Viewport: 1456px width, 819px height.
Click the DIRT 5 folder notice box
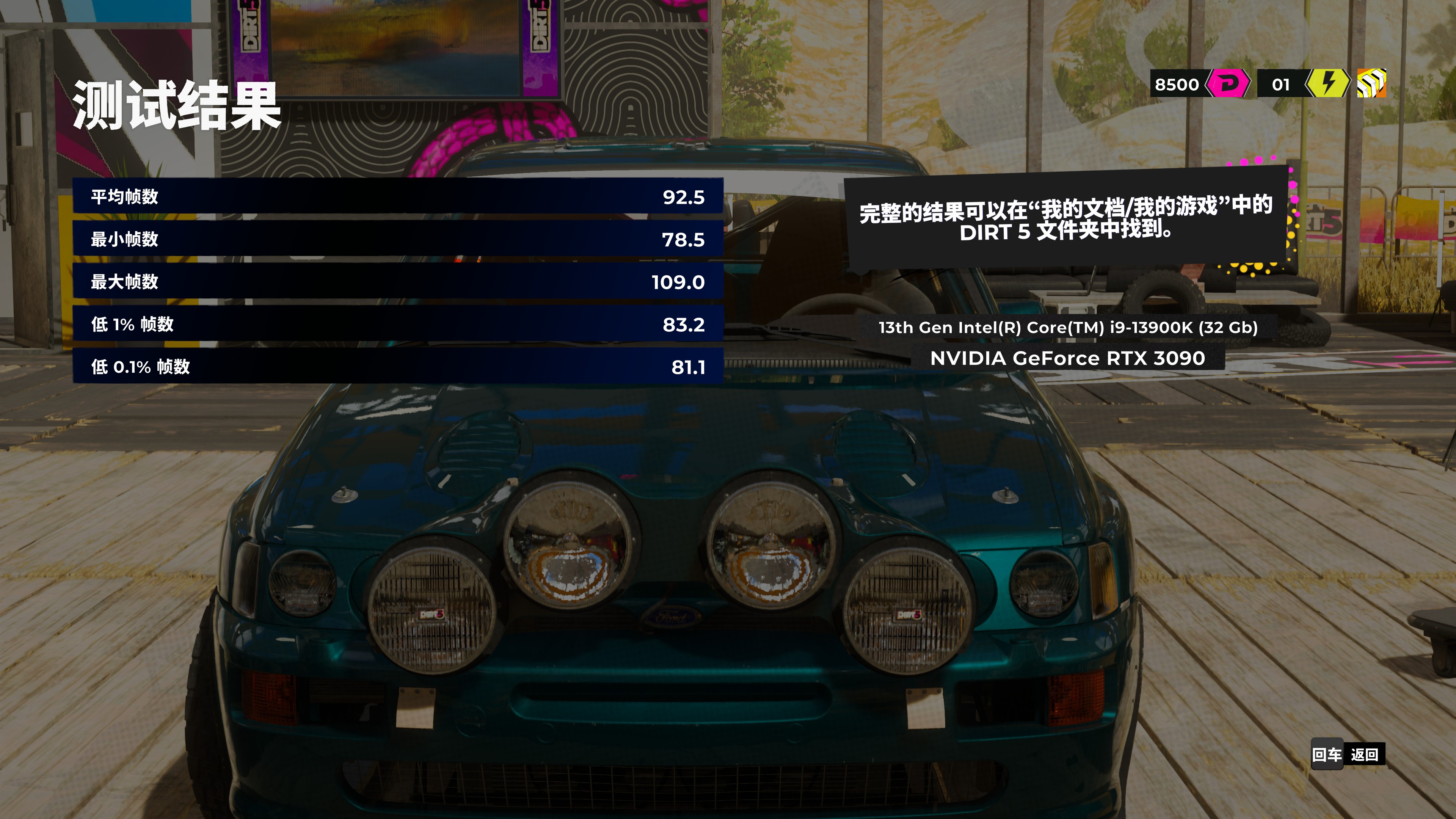pyautogui.click(x=1065, y=220)
